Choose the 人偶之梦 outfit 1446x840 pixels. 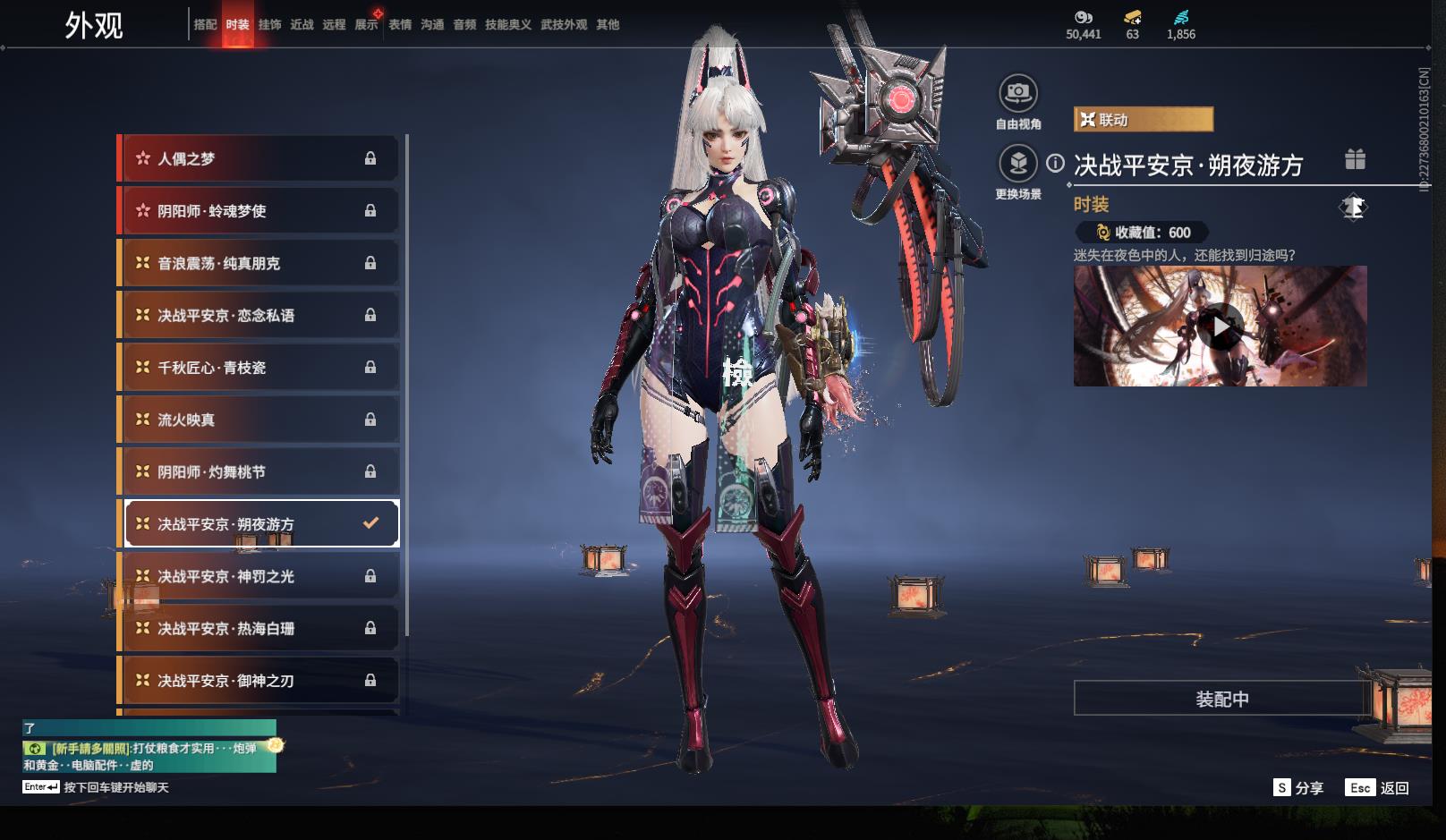[x=258, y=159]
